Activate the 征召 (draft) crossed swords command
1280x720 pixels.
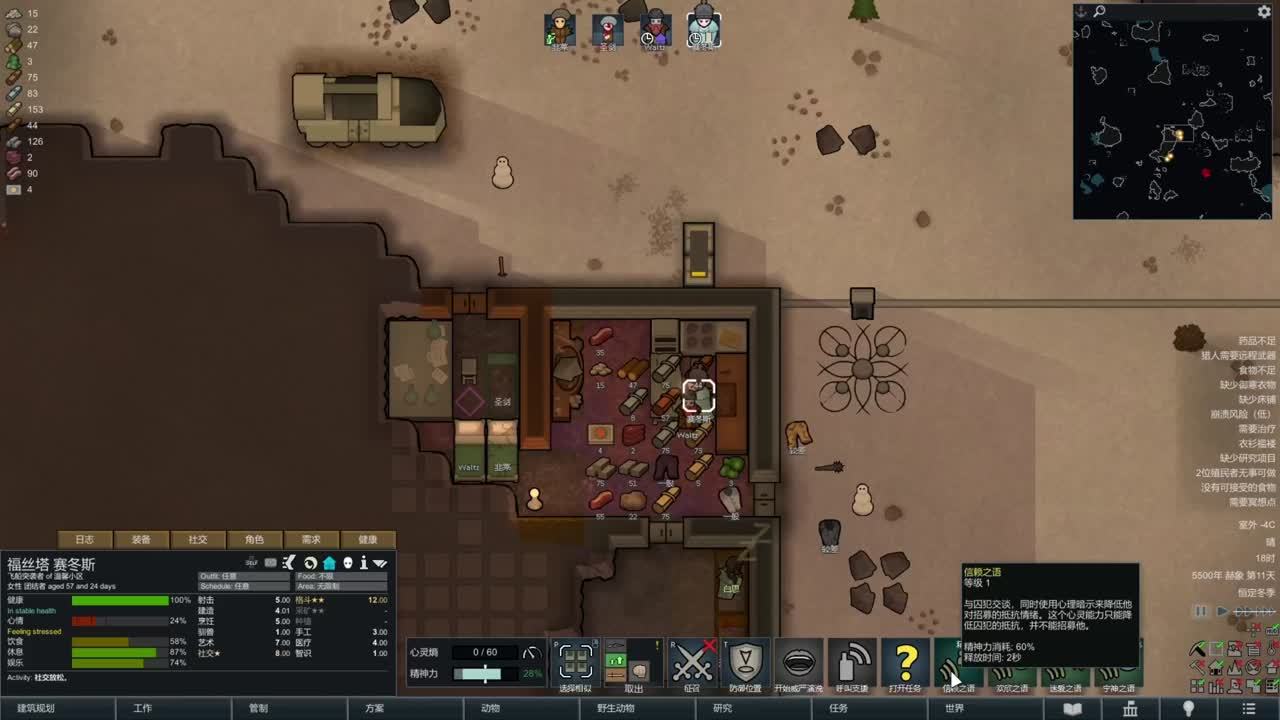pyautogui.click(x=691, y=663)
